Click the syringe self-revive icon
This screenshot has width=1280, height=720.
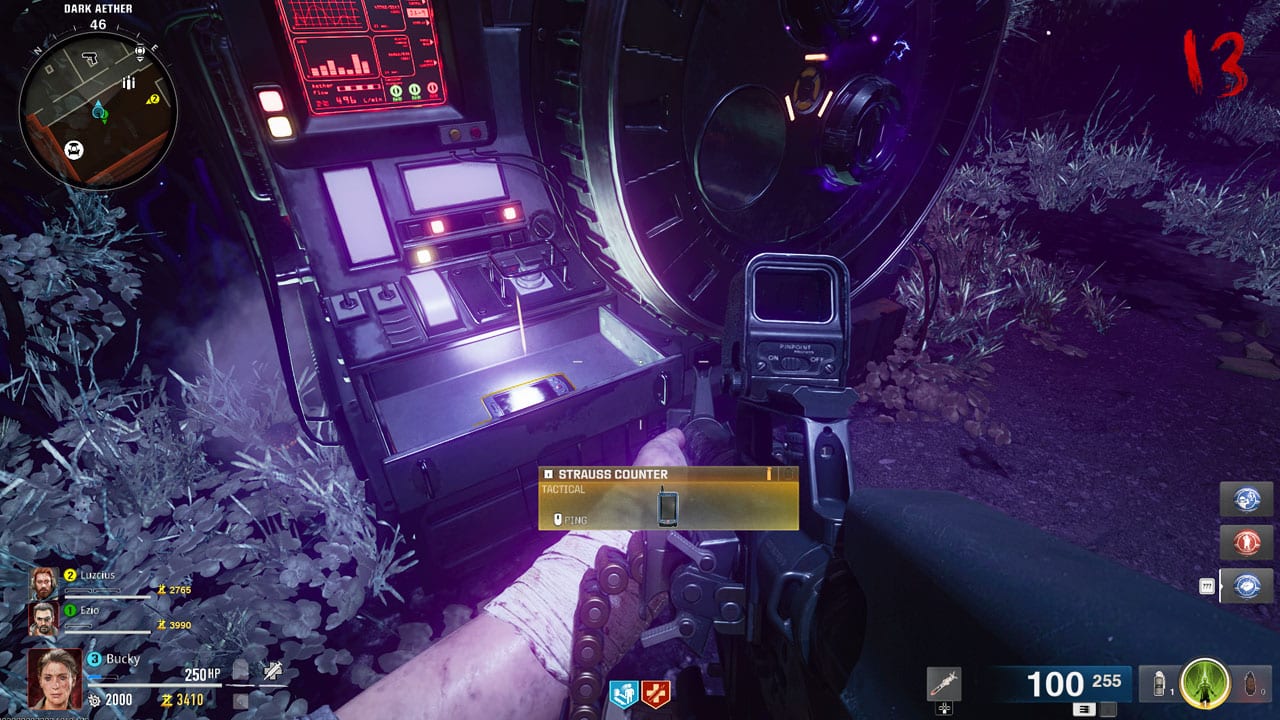click(272, 671)
